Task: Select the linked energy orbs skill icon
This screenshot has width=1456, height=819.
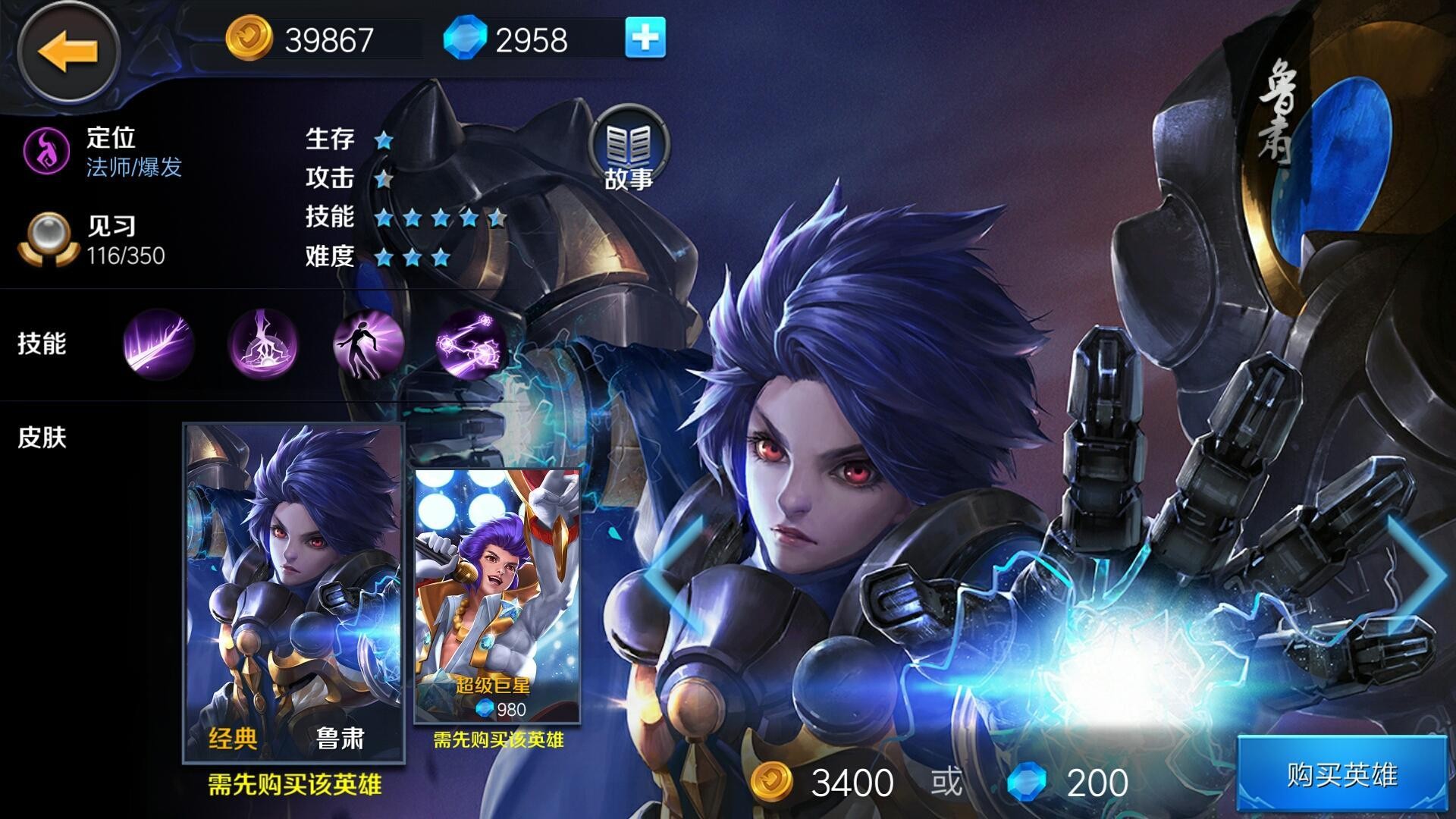Action: point(472,344)
